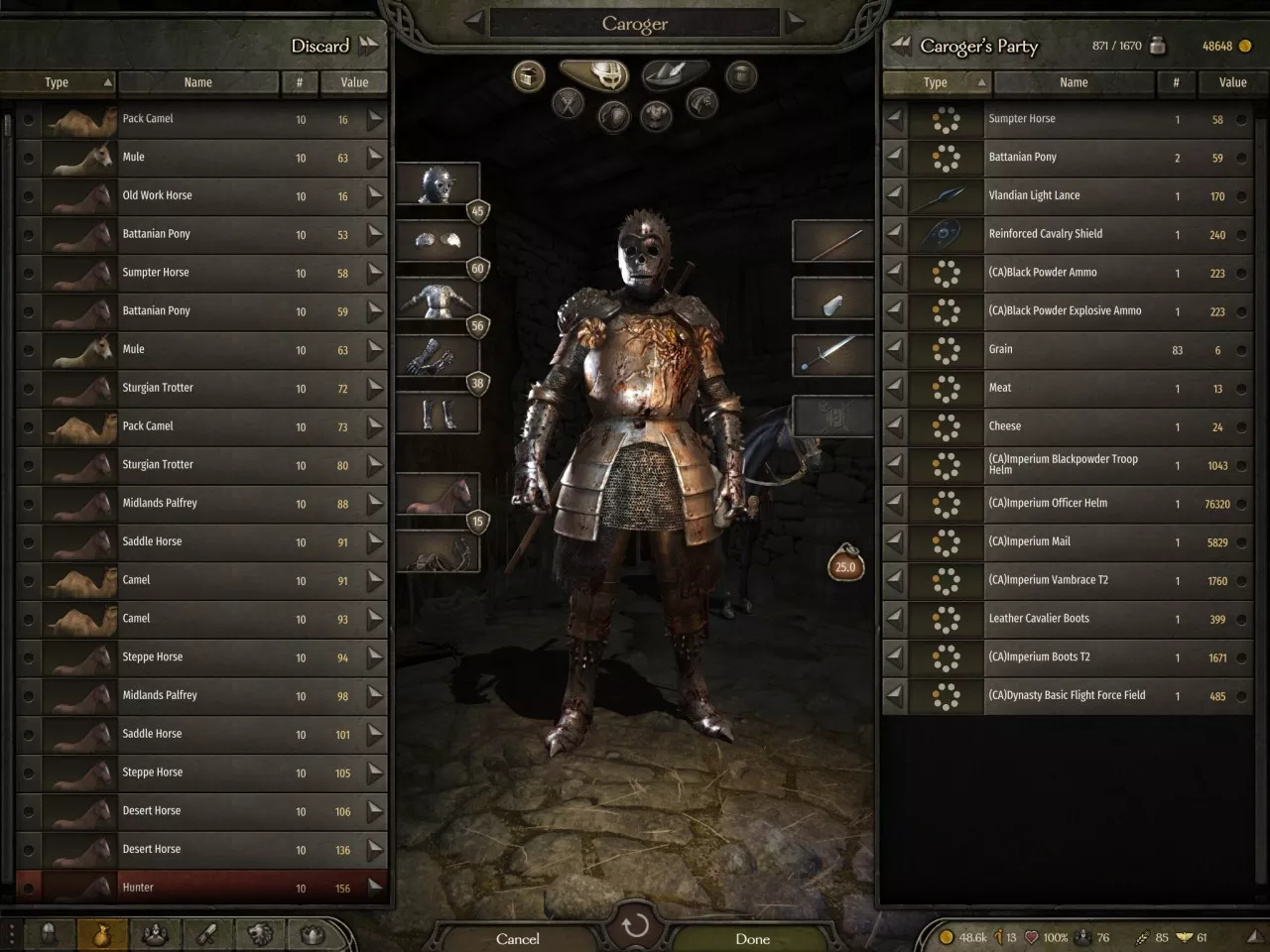Click the equipped horse mount slot
Image resolution: width=1270 pixels, height=952 pixels.
tap(438, 494)
